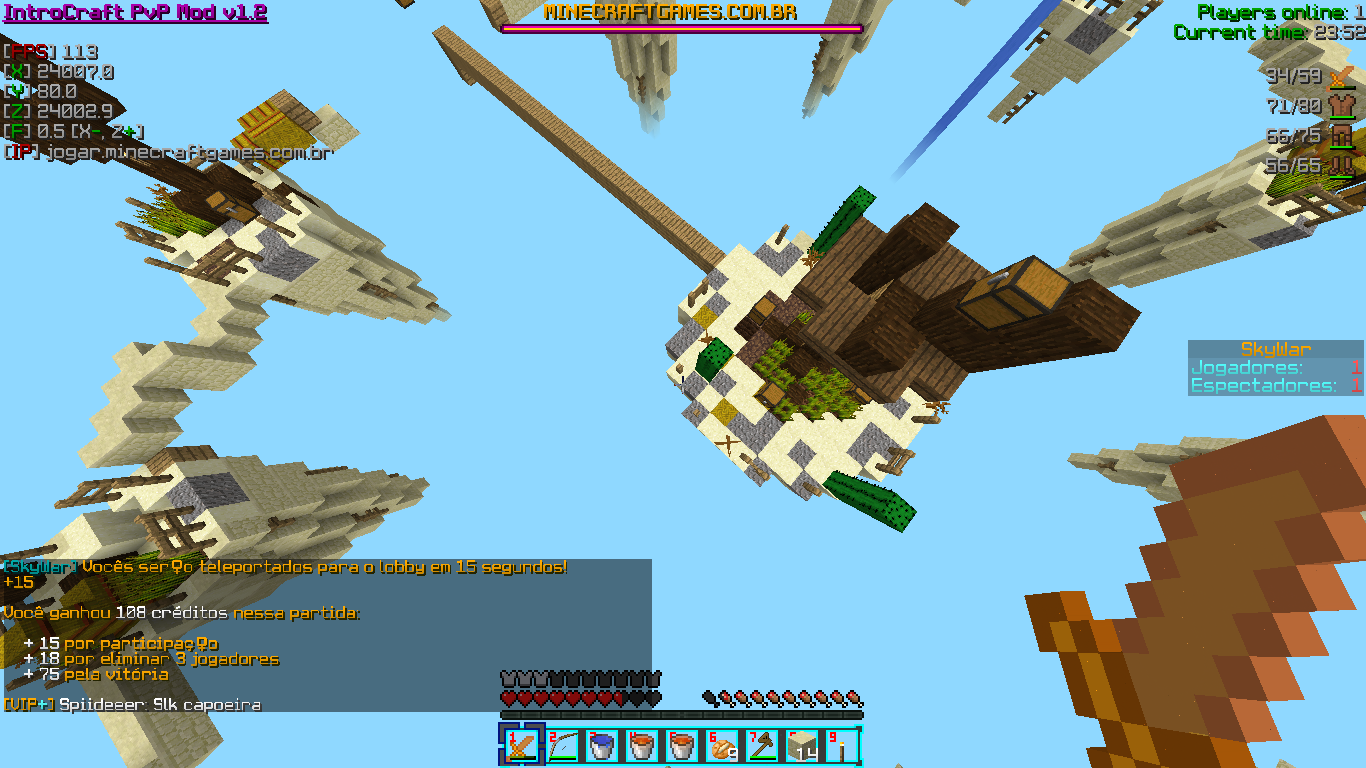Click the leather boots durability icon
This screenshot has width=1366, height=768.
pyautogui.click(x=1340, y=165)
